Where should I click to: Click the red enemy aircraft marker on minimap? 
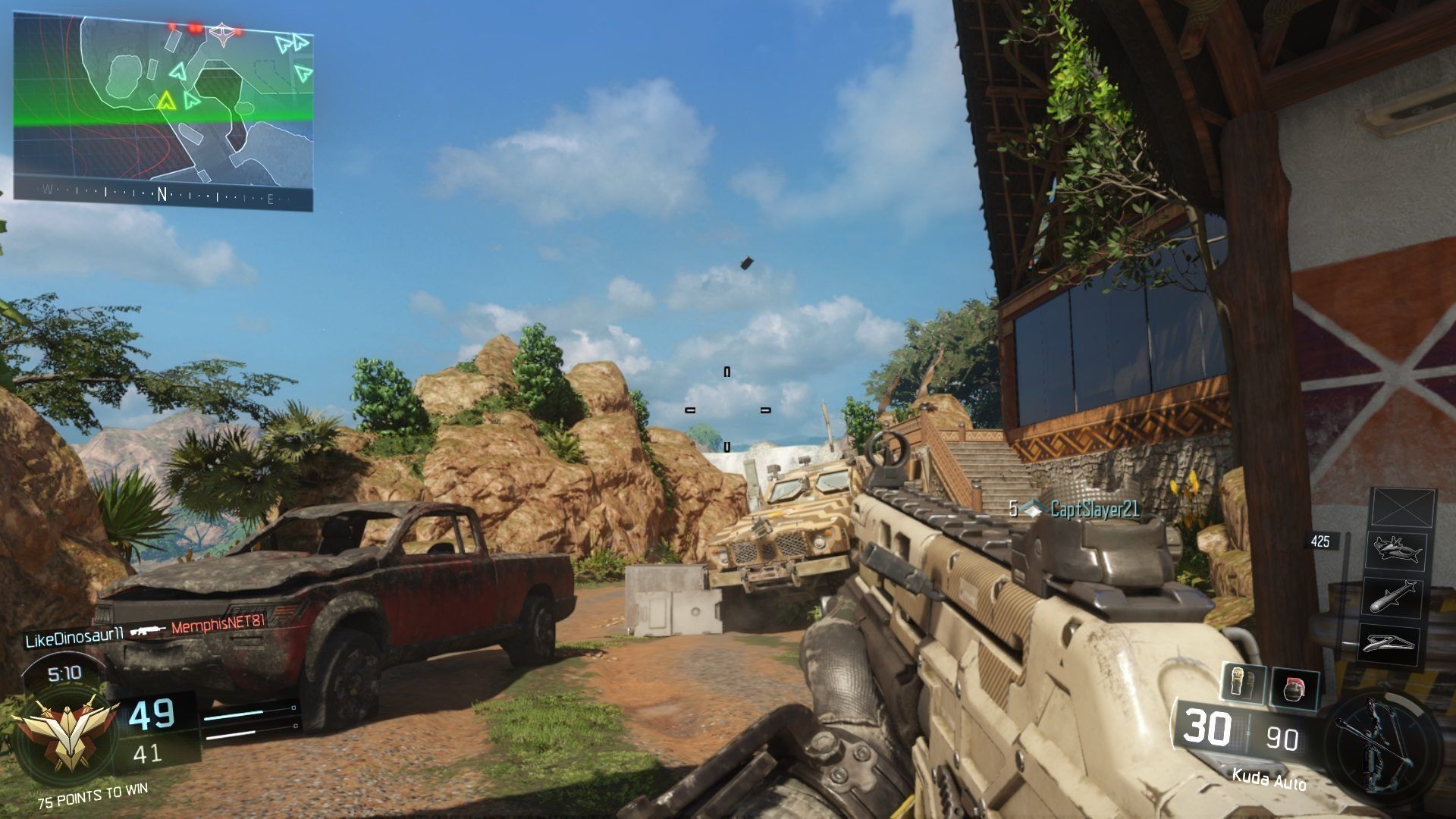pyautogui.click(x=221, y=33)
